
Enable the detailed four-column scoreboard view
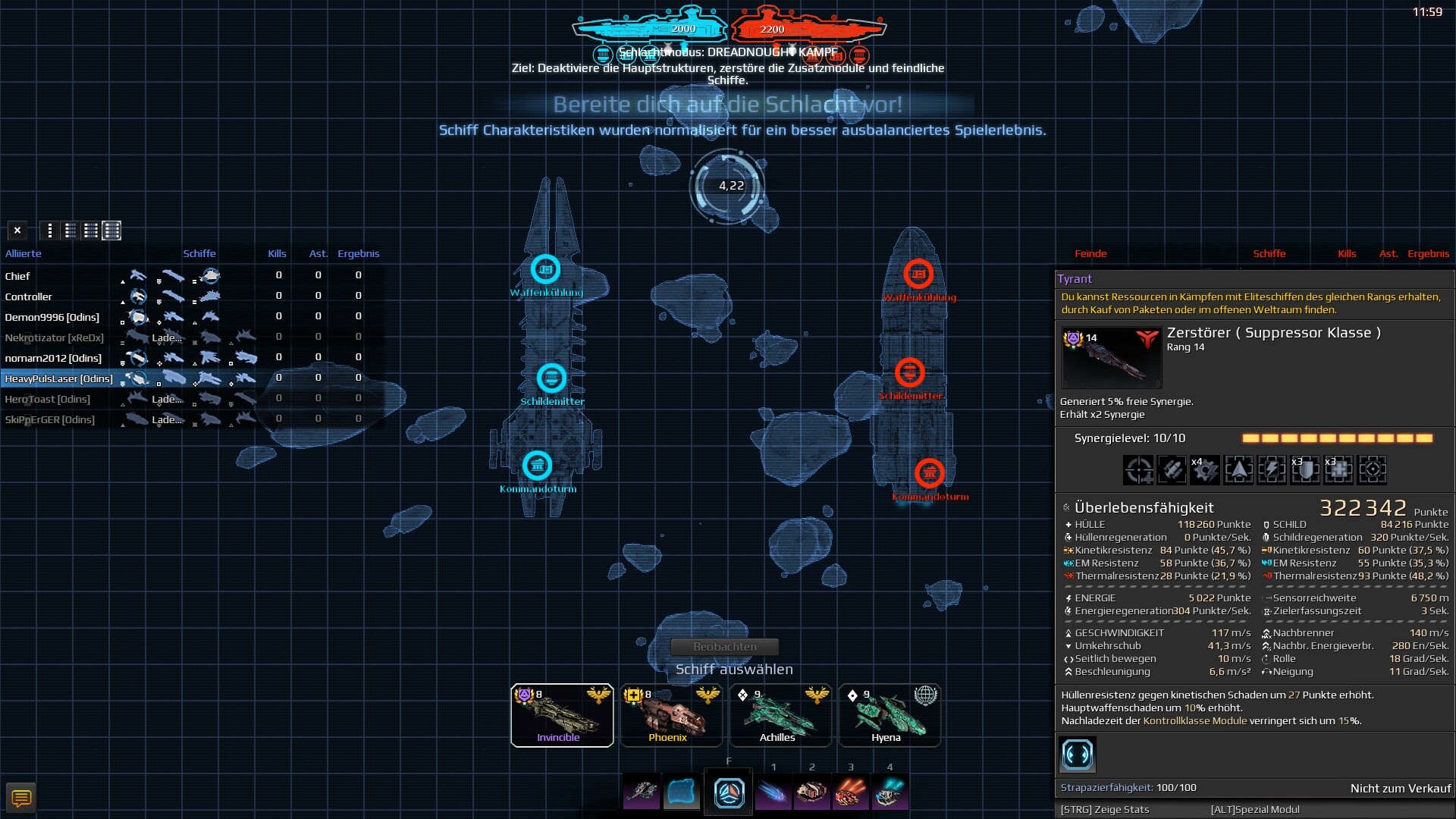[x=112, y=231]
